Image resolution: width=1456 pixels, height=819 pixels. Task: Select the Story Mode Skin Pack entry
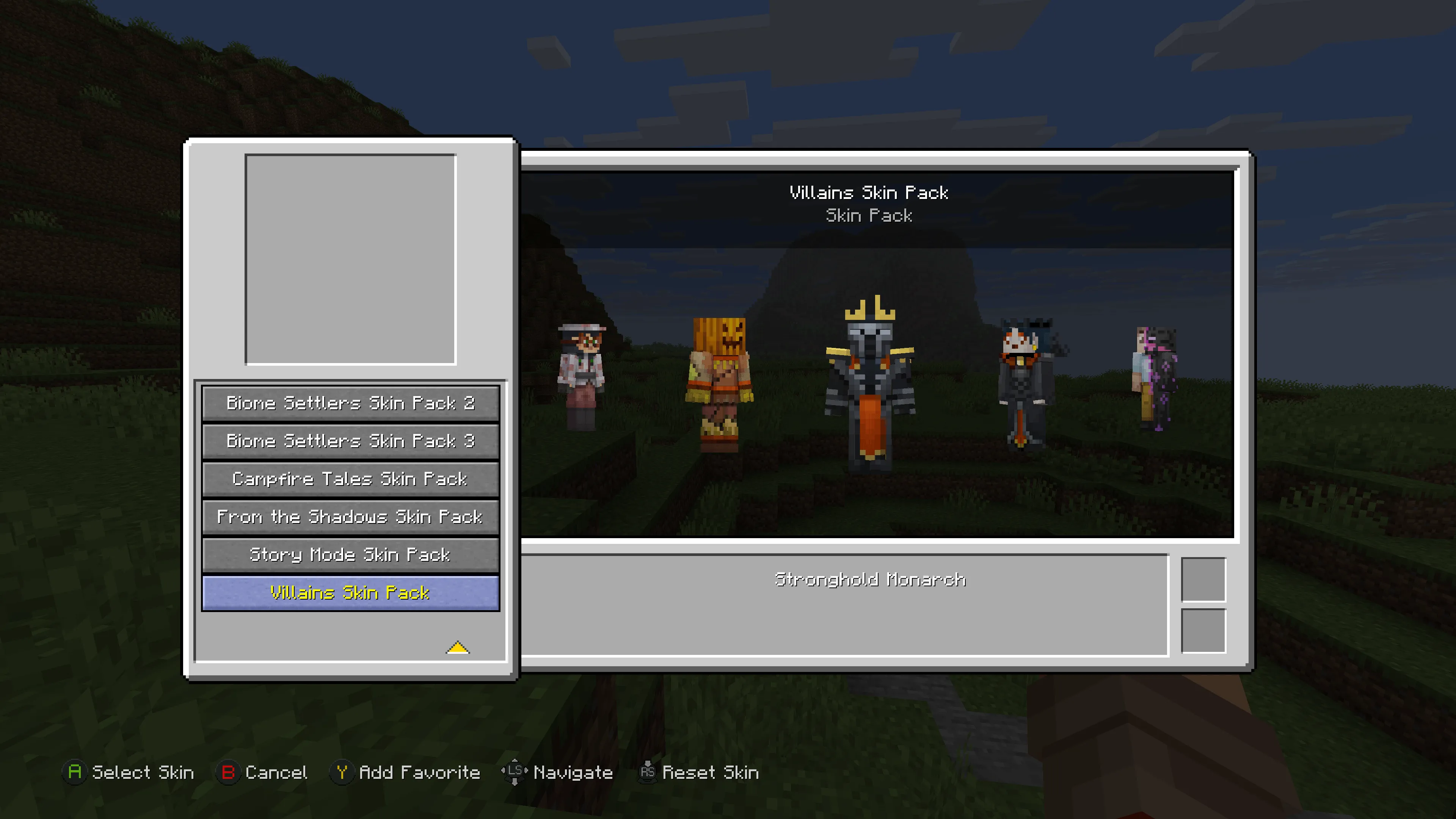click(350, 555)
